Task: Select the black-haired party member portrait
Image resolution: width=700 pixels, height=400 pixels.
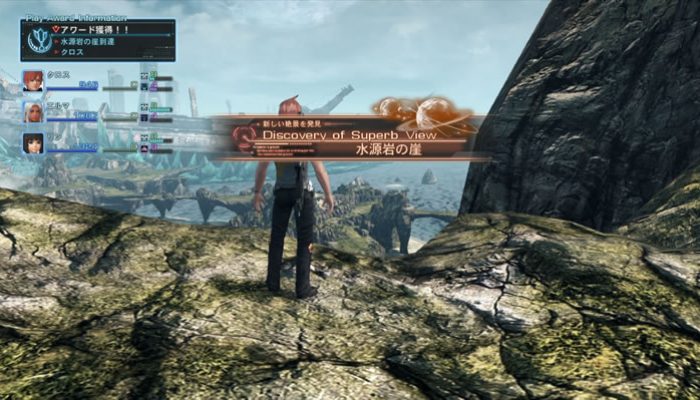Action: pyautogui.click(x=33, y=143)
